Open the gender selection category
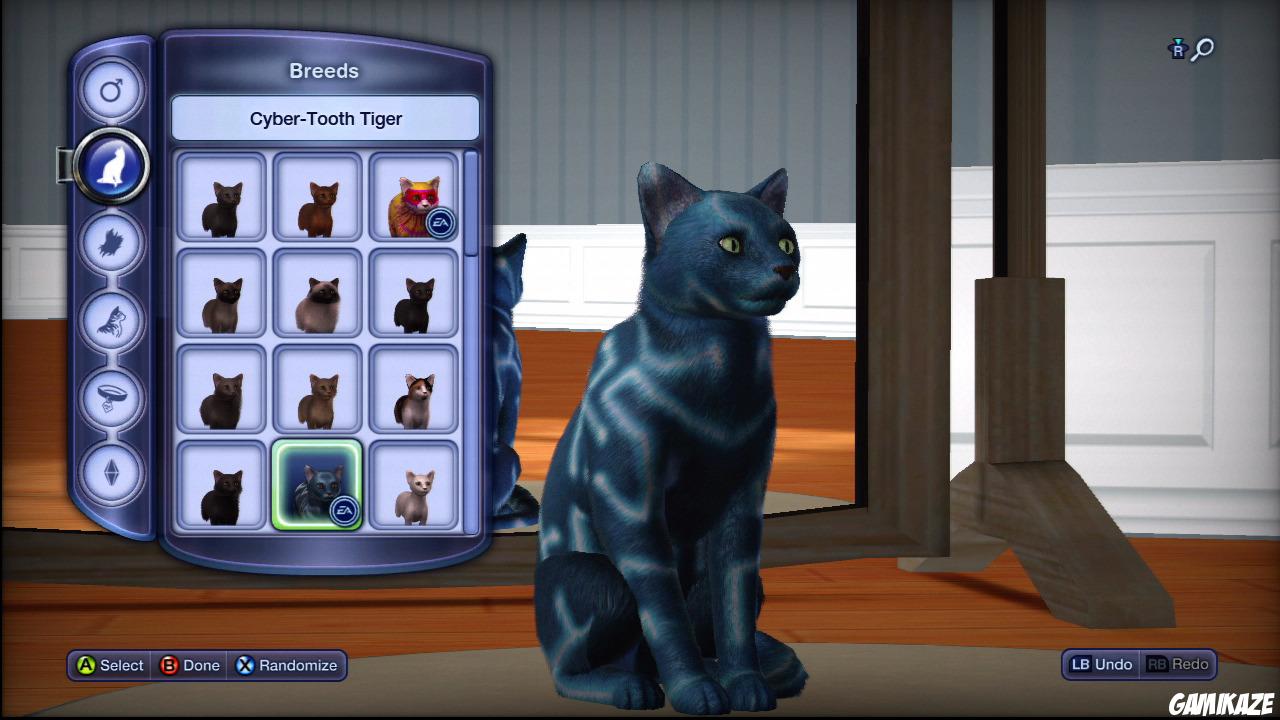The image size is (1280, 720). click(111, 90)
